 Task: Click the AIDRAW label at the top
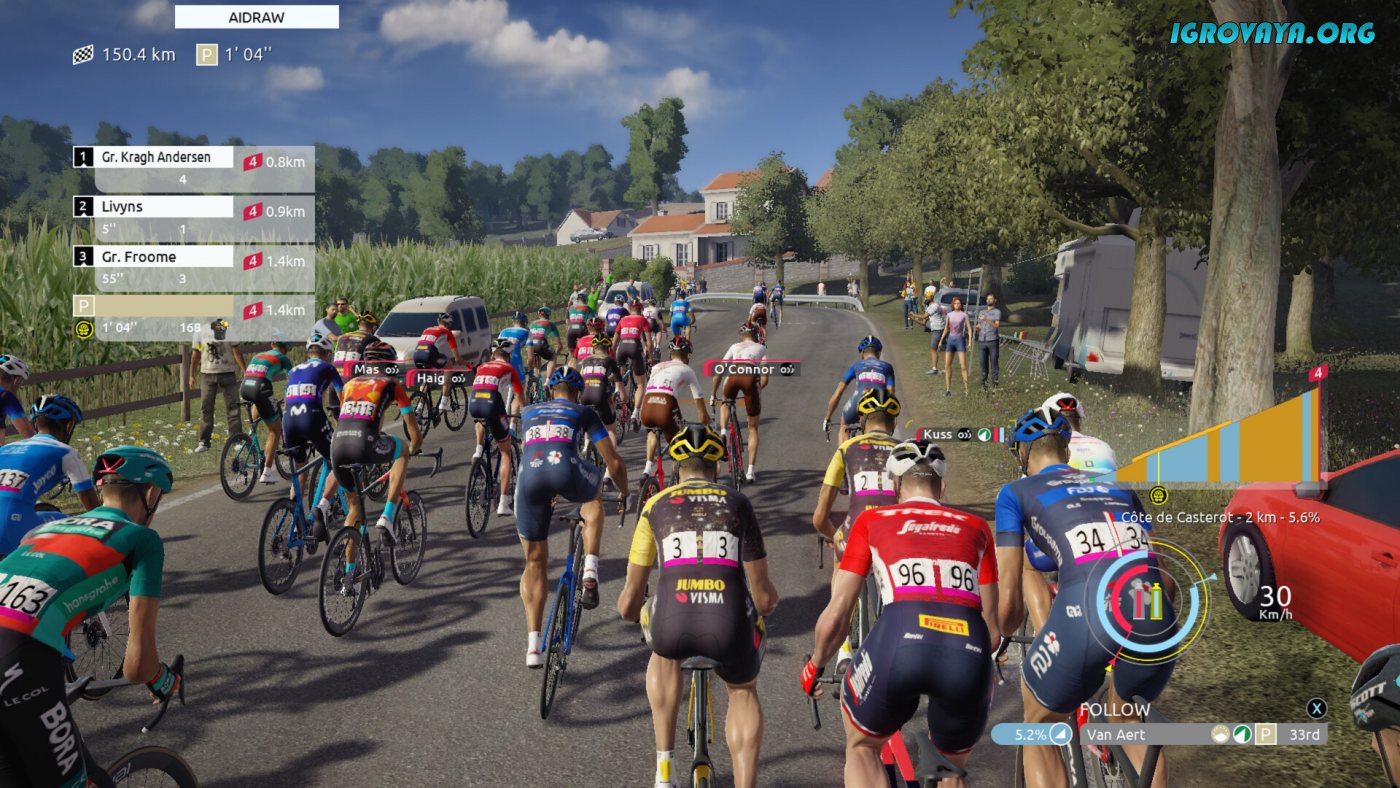point(256,17)
